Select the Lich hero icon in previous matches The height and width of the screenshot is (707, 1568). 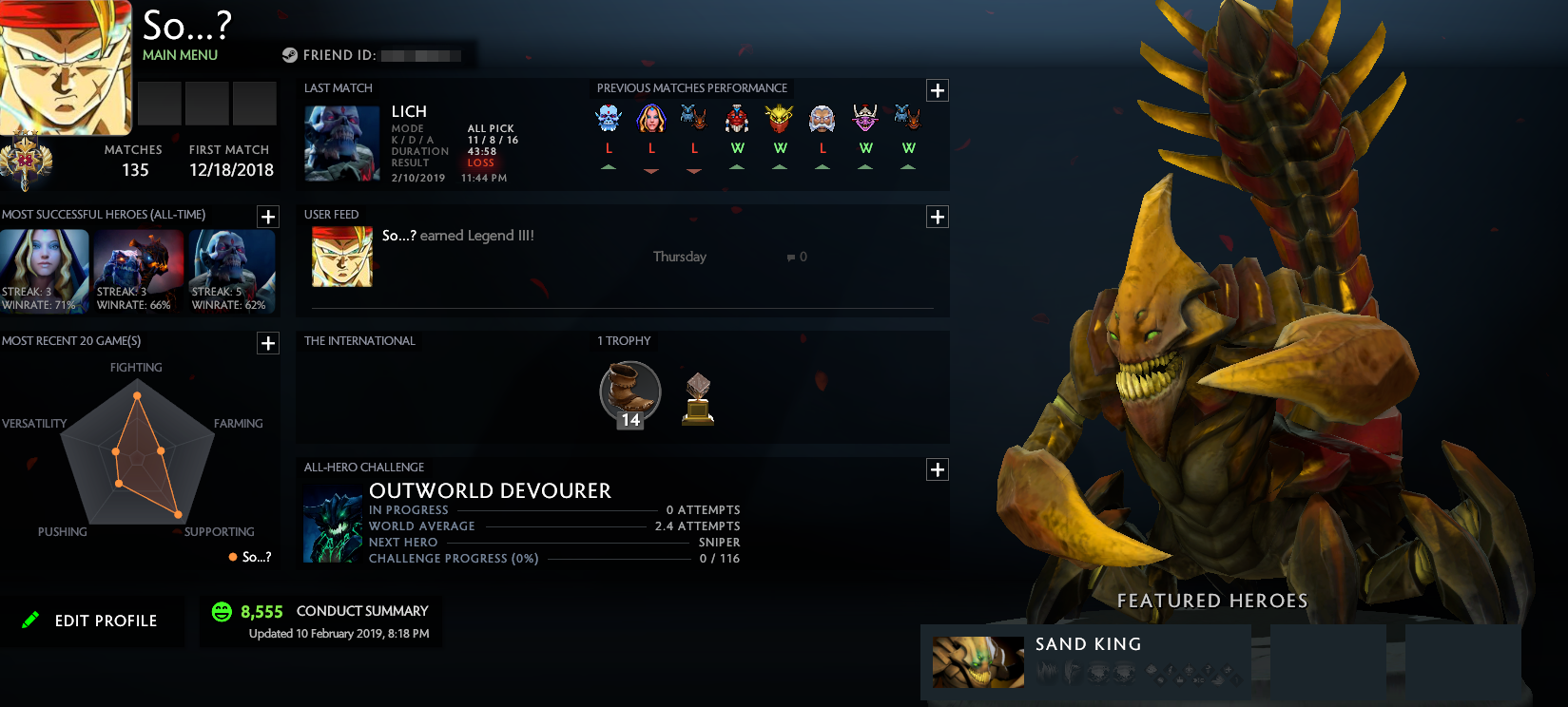tap(609, 119)
